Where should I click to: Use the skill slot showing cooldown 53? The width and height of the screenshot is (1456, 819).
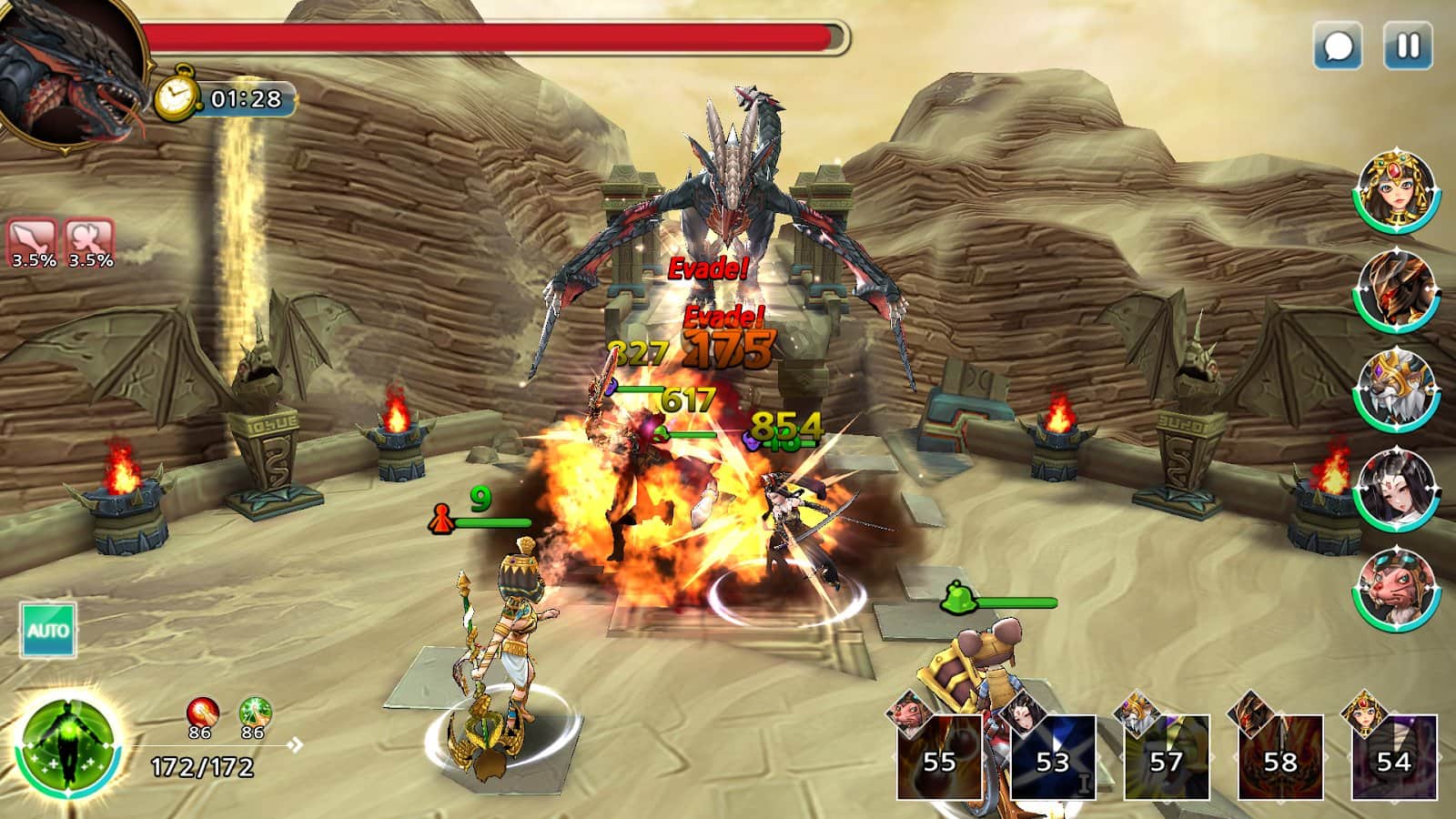tap(1053, 757)
